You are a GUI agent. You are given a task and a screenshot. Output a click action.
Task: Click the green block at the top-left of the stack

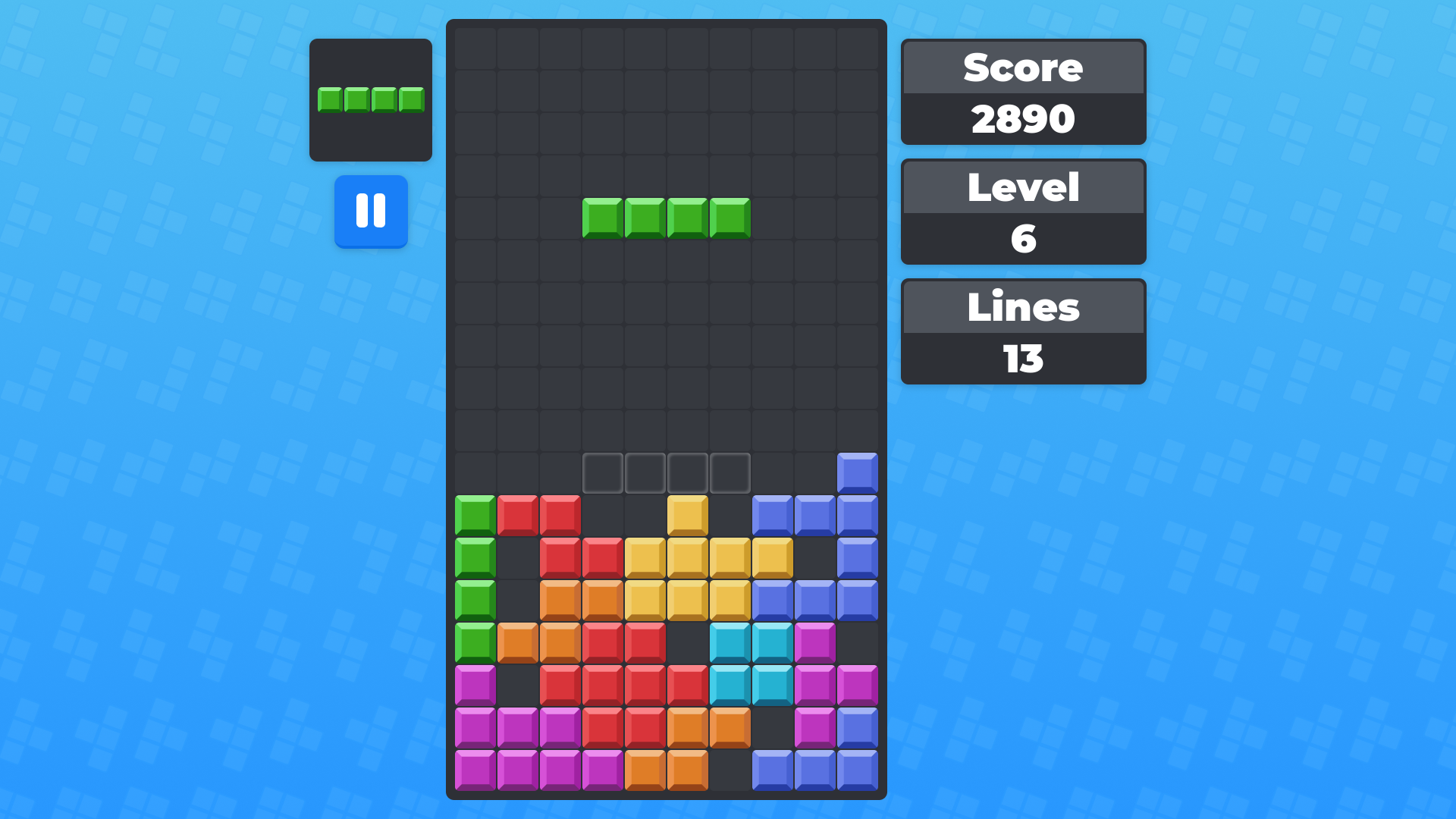[x=474, y=516]
